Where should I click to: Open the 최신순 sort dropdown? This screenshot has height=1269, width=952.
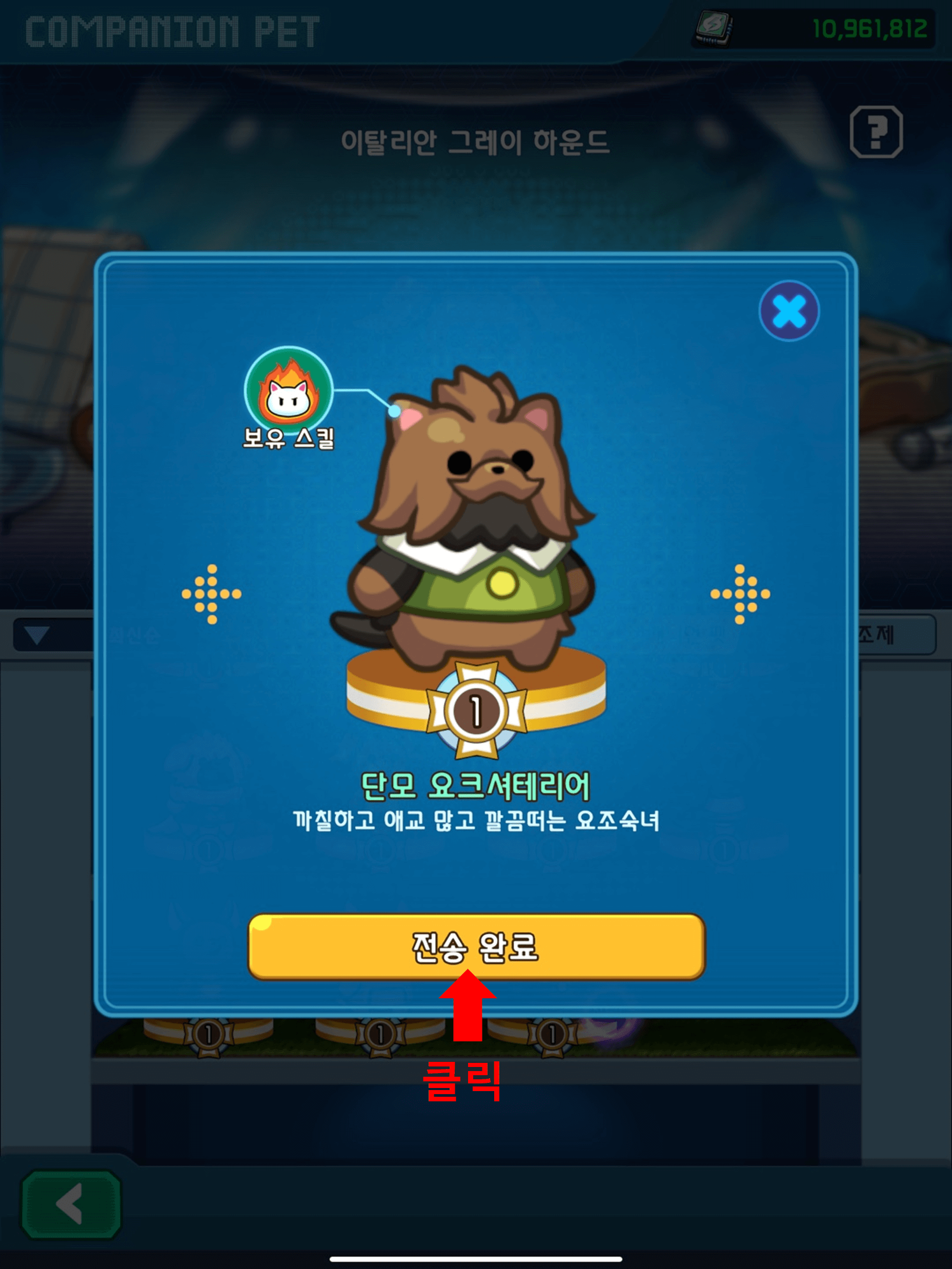pos(35,636)
